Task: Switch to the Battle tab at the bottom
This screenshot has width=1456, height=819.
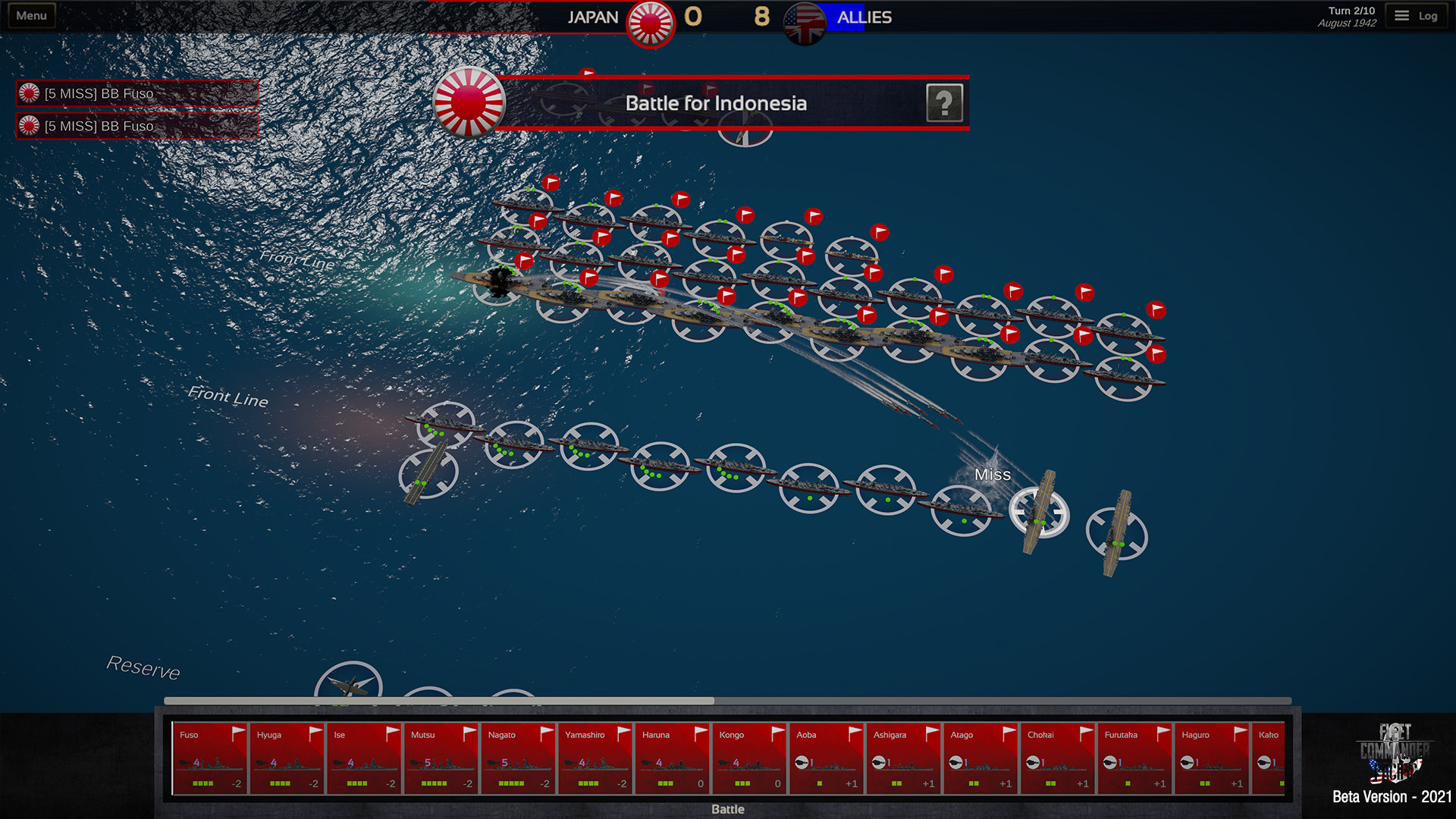Action: [726, 808]
